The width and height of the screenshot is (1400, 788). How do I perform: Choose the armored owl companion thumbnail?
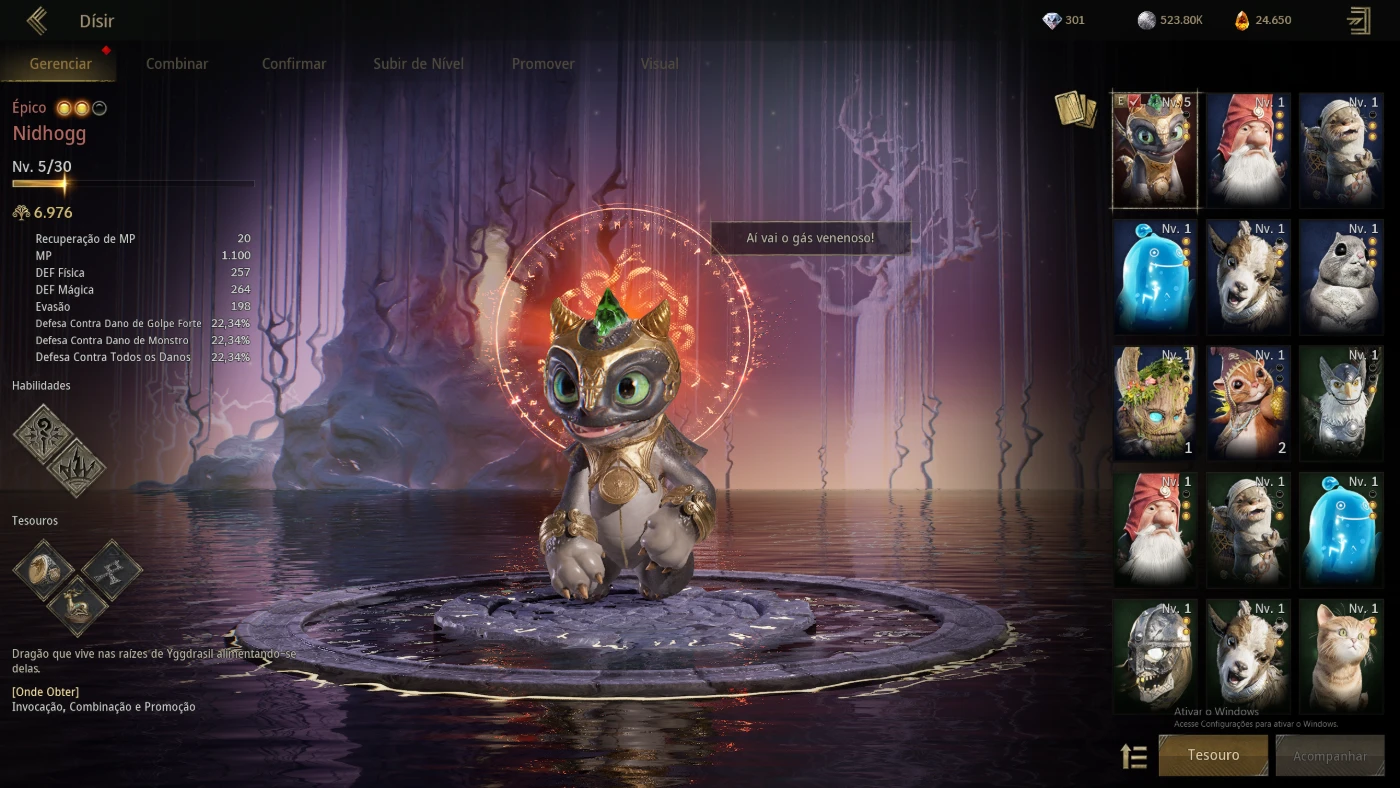[1340, 402]
